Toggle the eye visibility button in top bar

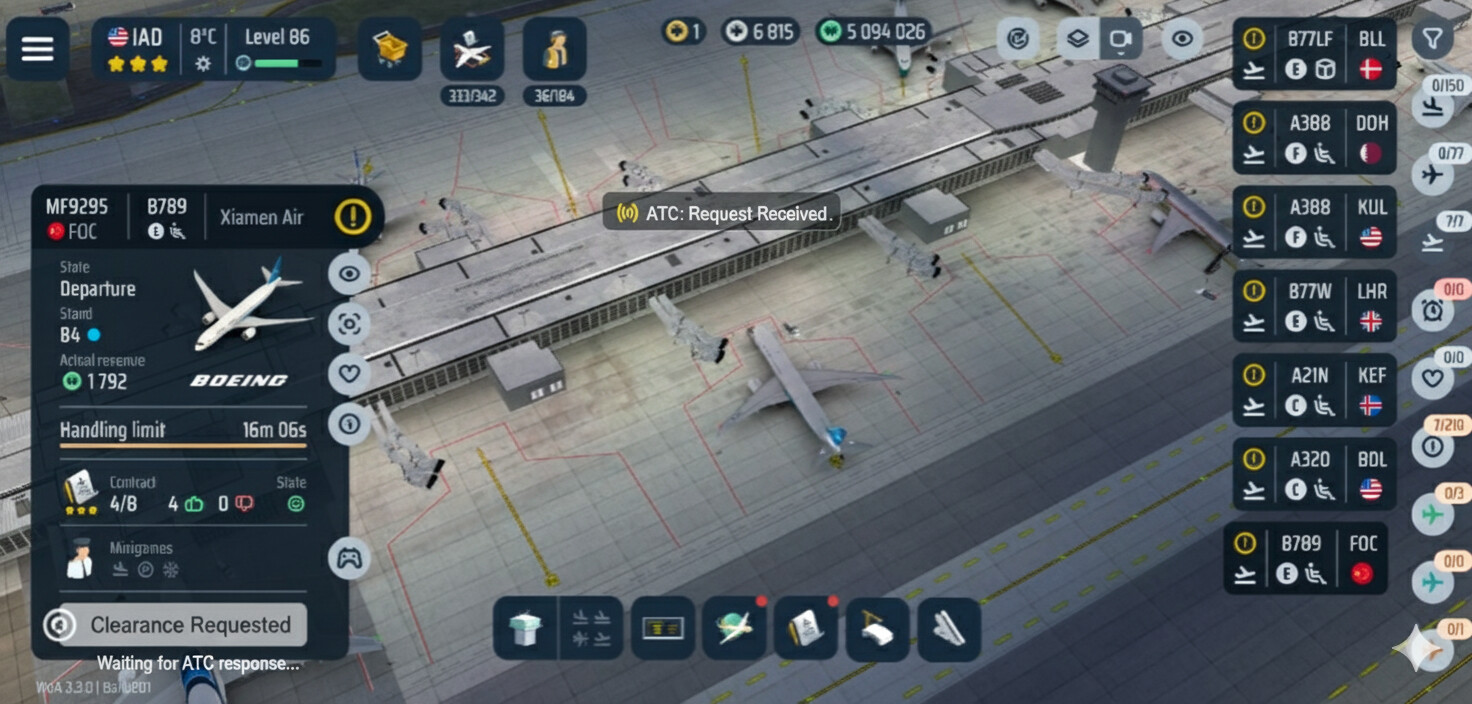1182,40
